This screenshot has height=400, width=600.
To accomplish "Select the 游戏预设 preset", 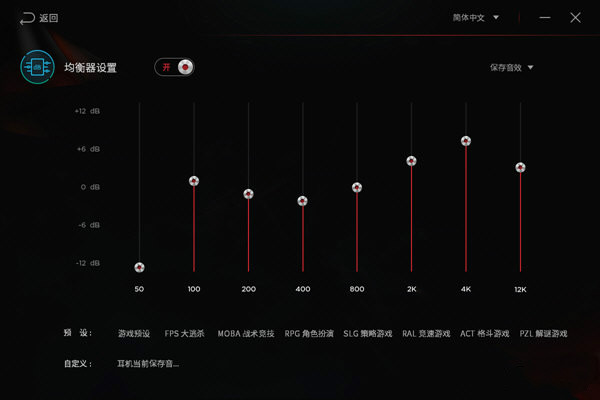I will tap(133, 333).
